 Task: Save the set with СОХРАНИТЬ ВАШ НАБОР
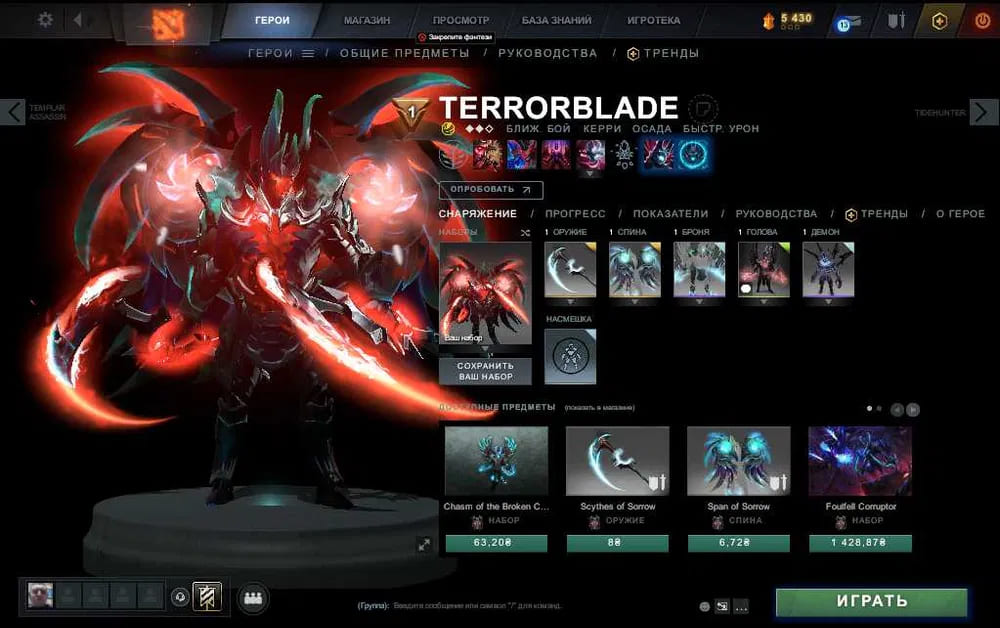pyautogui.click(x=485, y=371)
